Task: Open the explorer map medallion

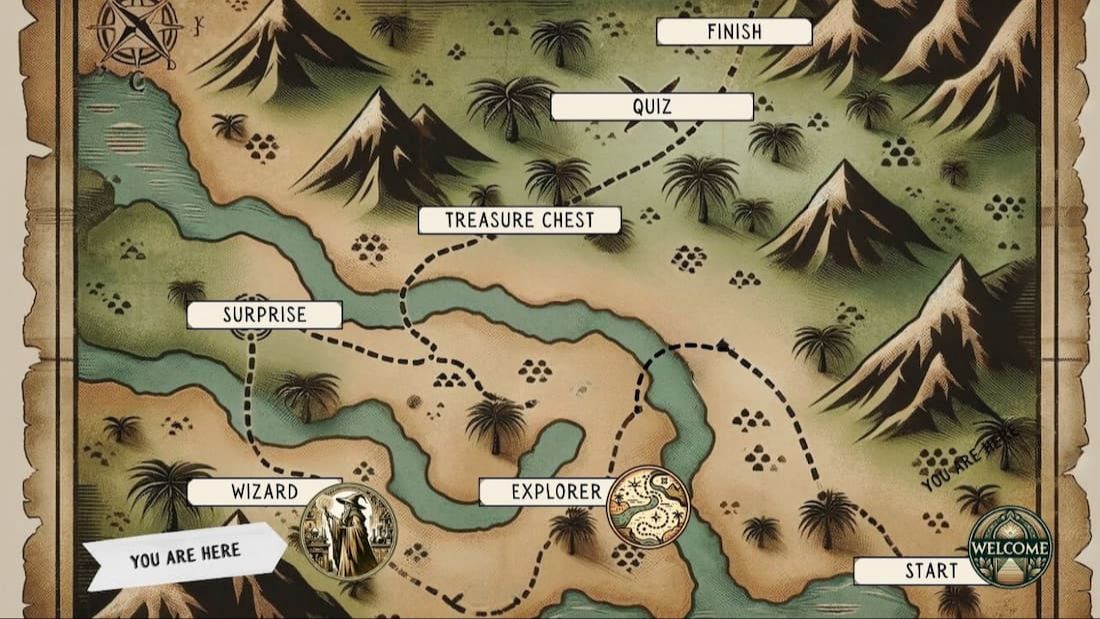Action: point(649,508)
